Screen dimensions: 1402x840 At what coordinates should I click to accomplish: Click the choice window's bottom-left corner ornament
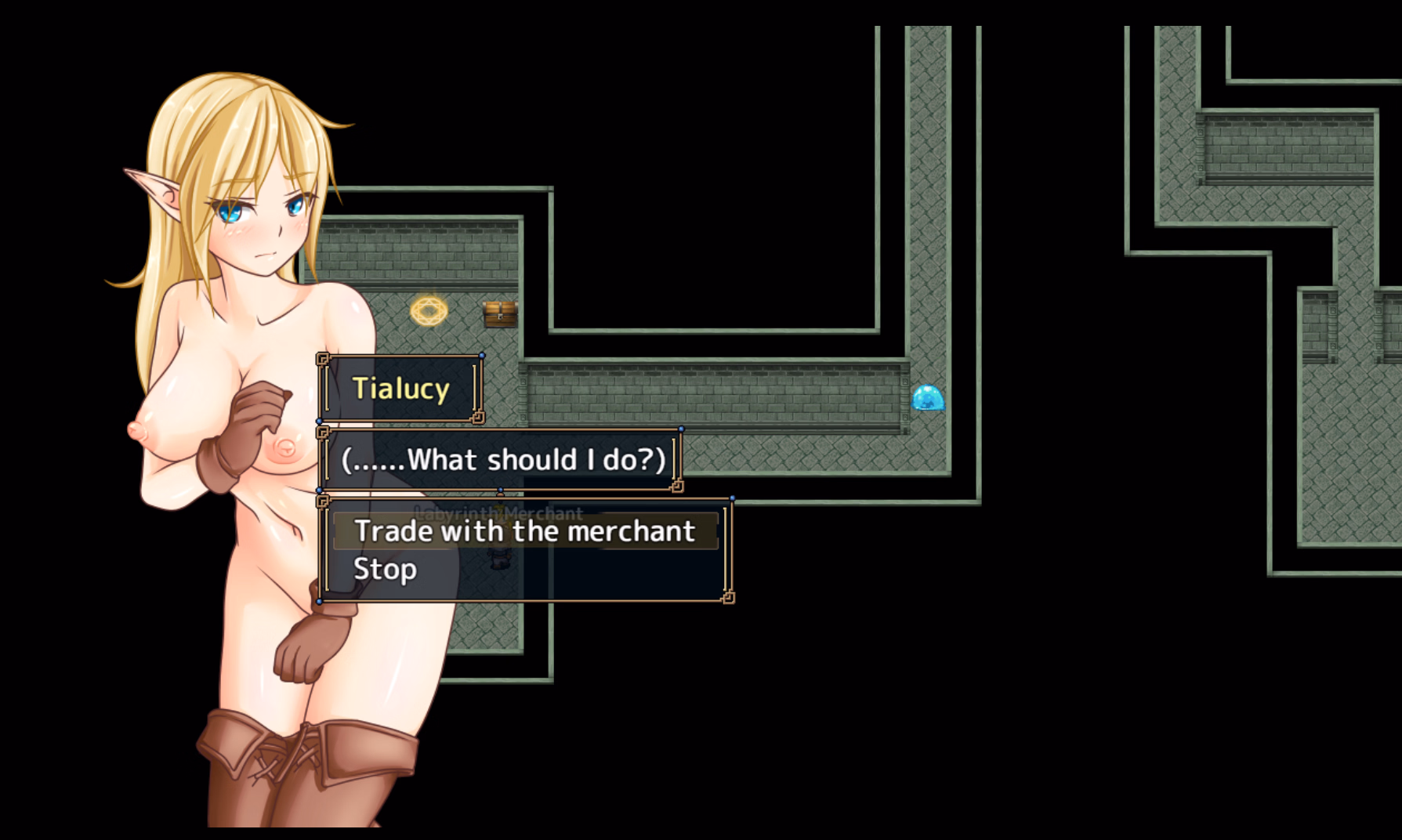321,601
